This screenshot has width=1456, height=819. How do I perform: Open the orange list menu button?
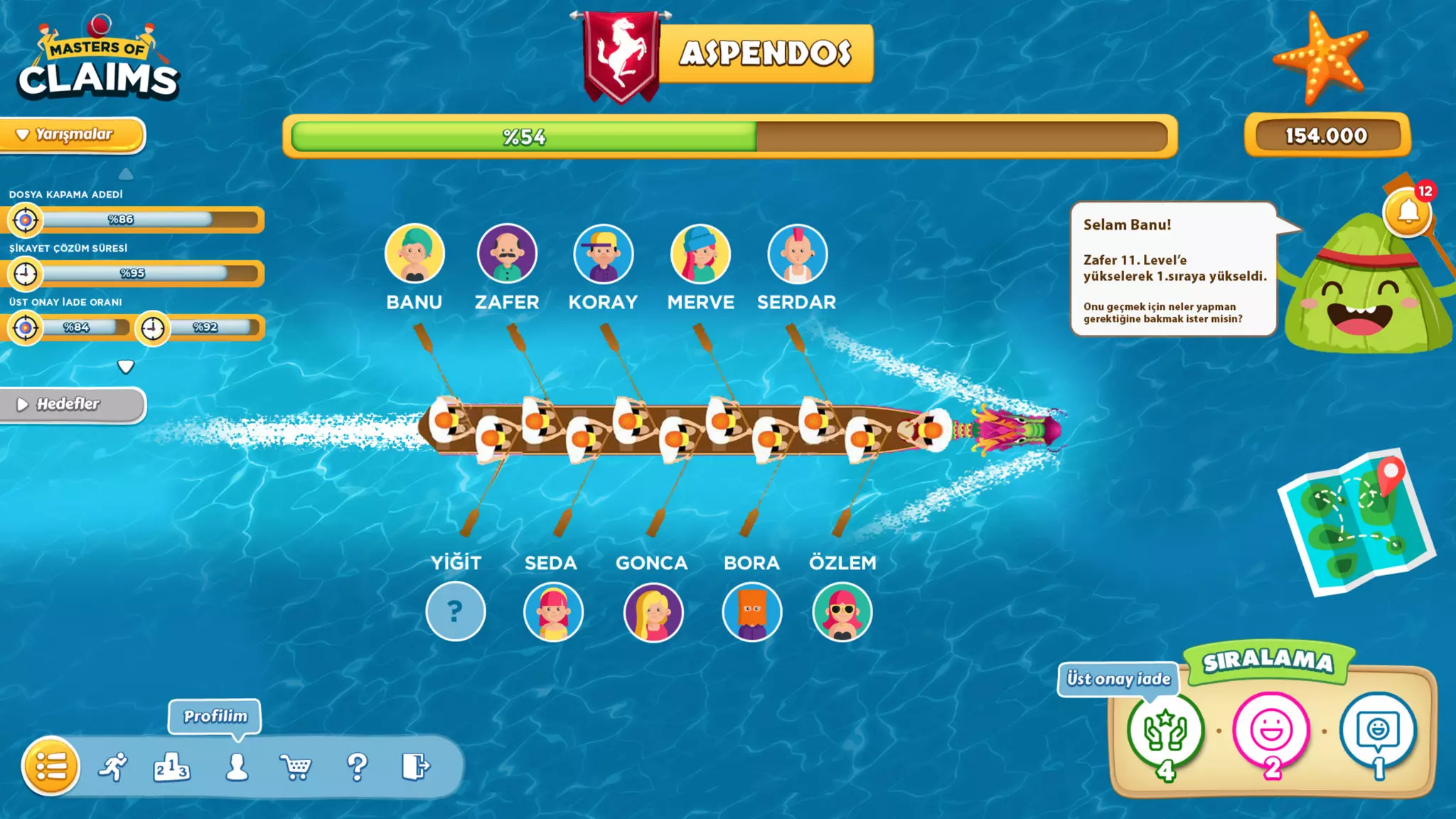50,766
